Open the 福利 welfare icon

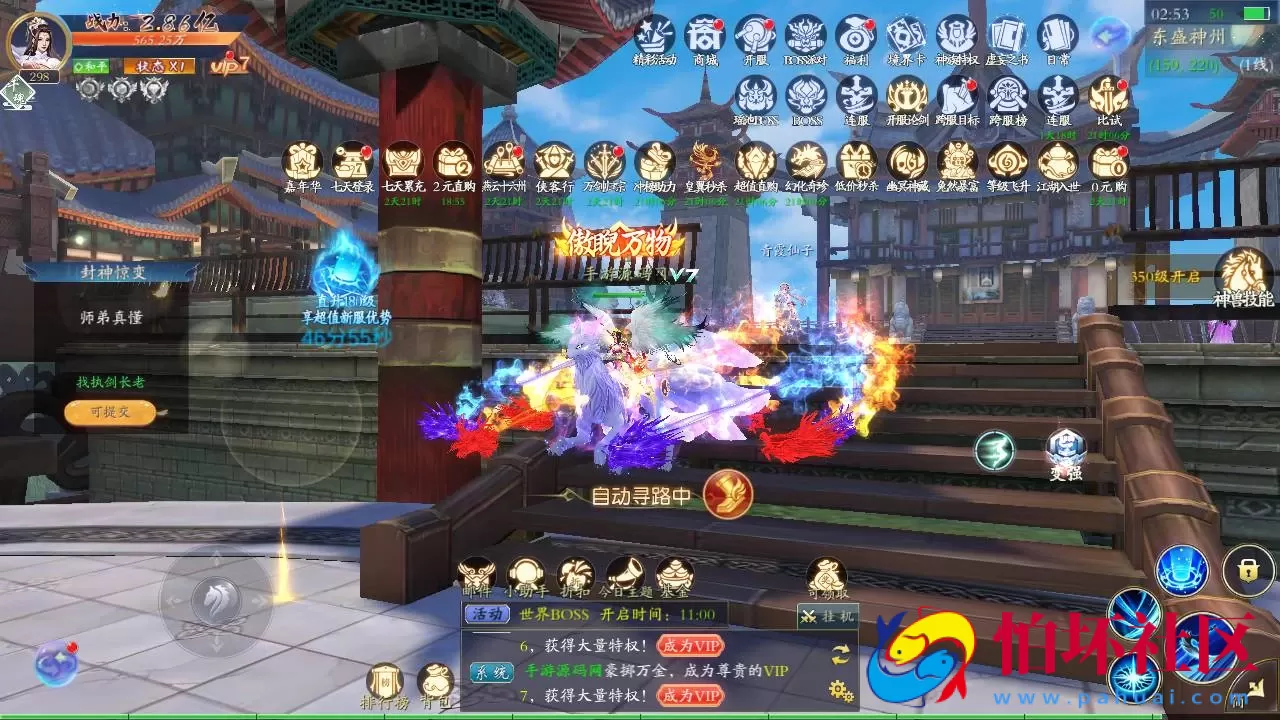pos(856,36)
